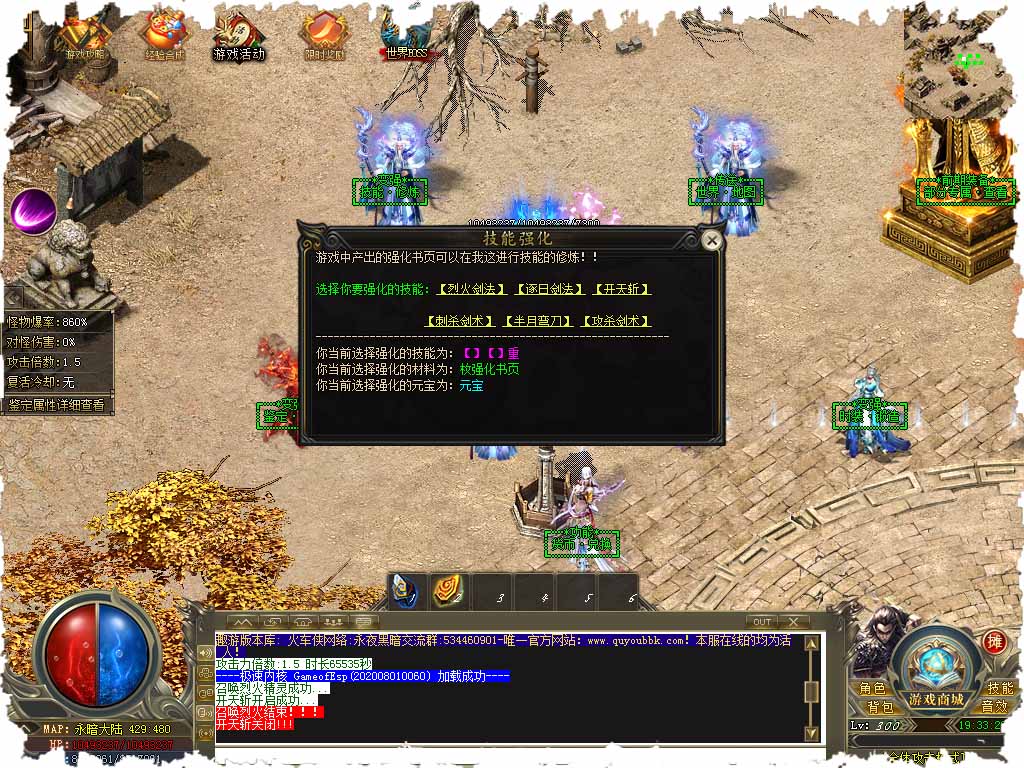Image resolution: width=1024 pixels, height=768 pixels.
Task: Click 鉴定属性详细查看 button
Action: point(57,405)
